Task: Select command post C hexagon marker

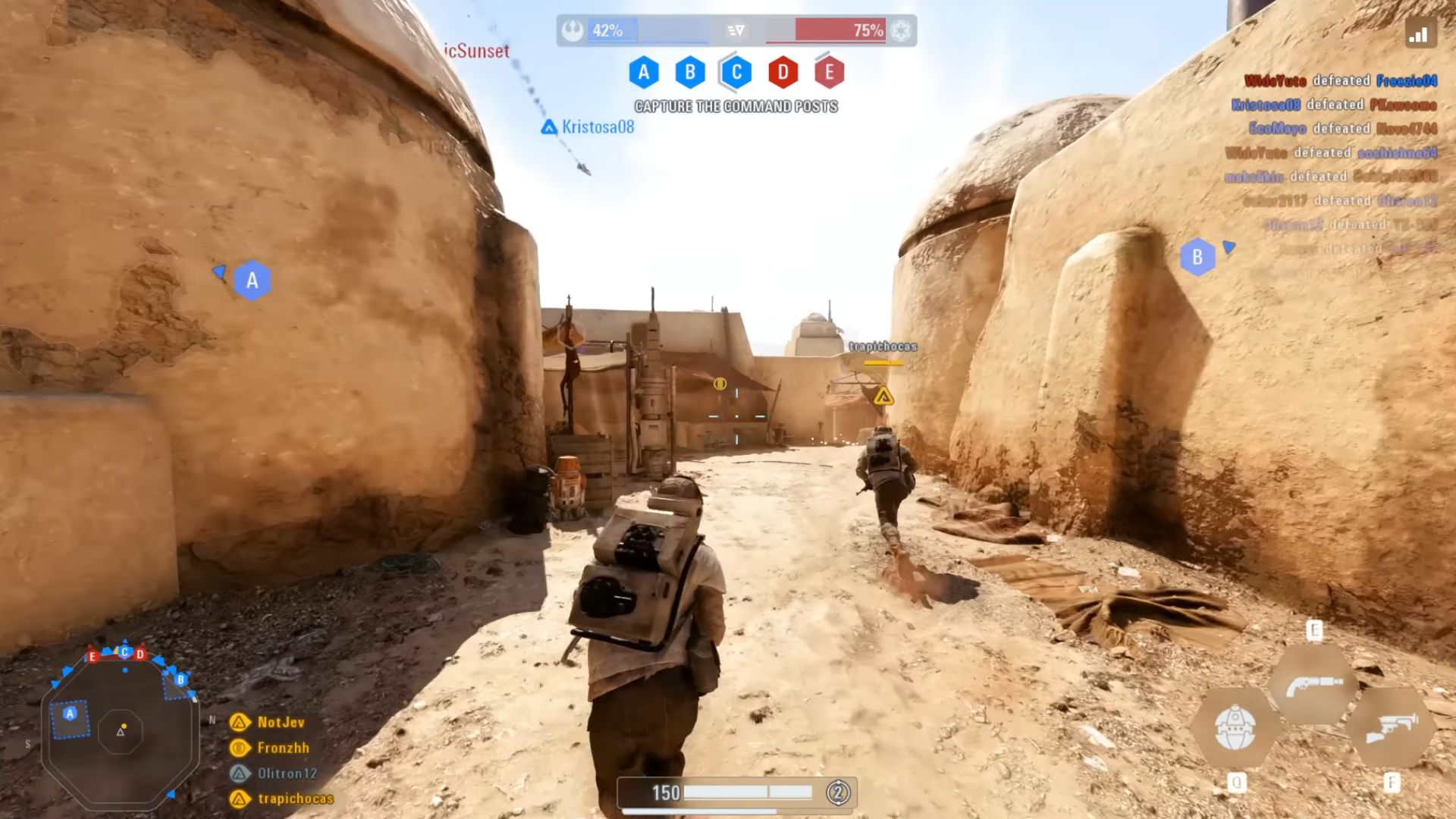Action: tap(734, 74)
